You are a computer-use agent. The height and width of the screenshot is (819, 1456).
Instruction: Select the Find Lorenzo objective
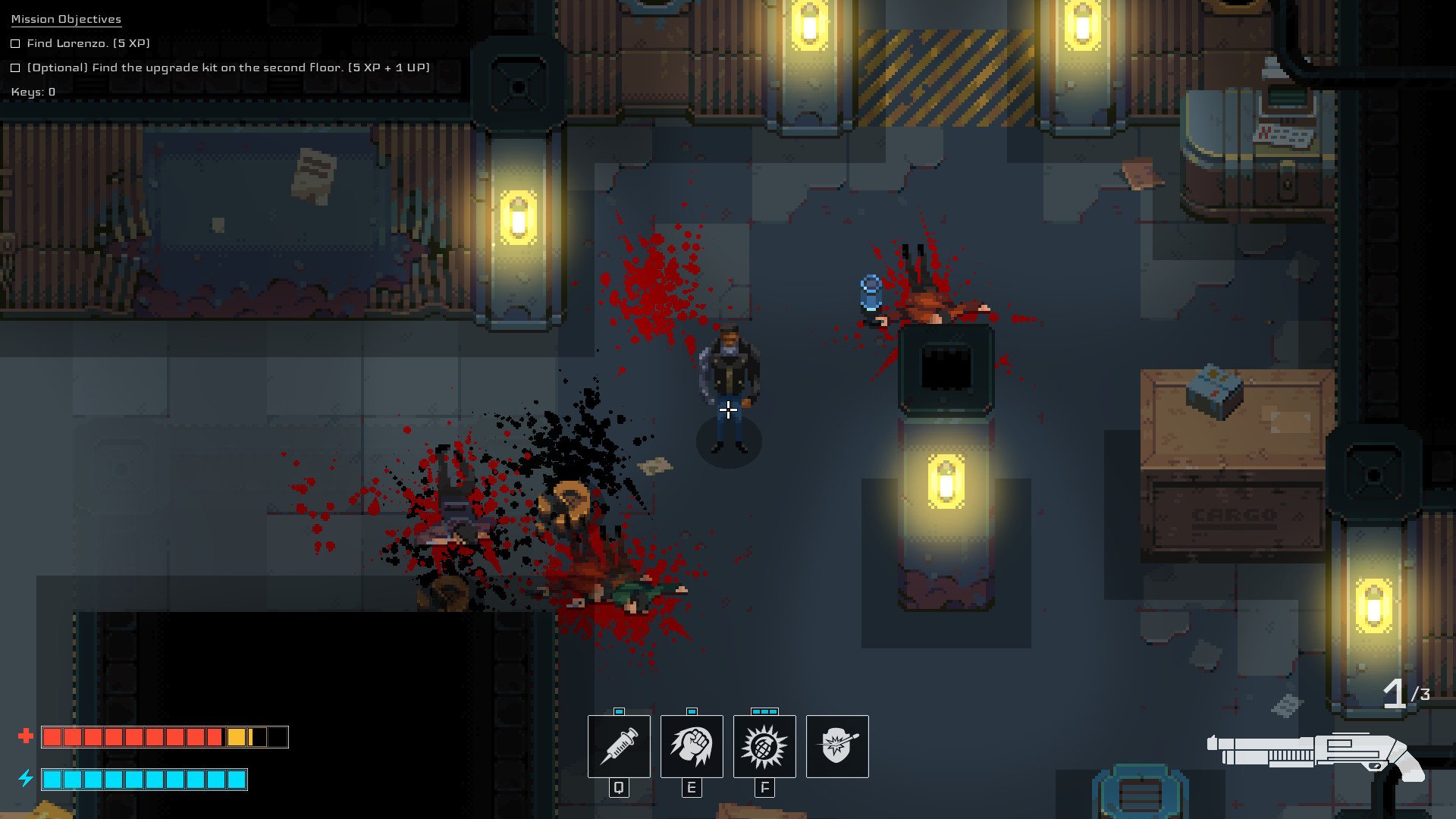pyautogui.click(x=88, y=43)
